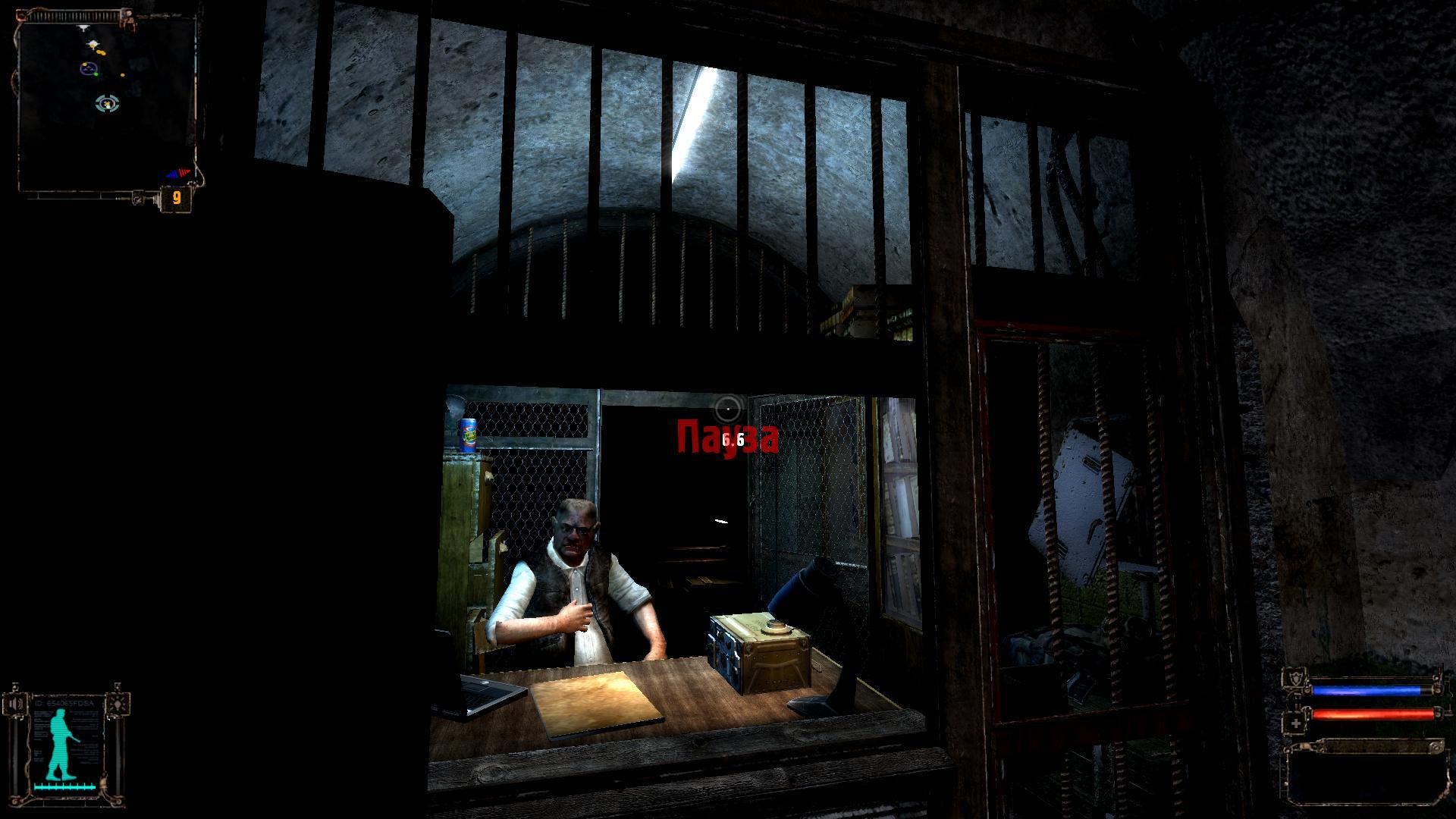Viewport: 1456px width, 819px height.
Task: Click the speaker noise indicator icon
Action: [15, 704]
